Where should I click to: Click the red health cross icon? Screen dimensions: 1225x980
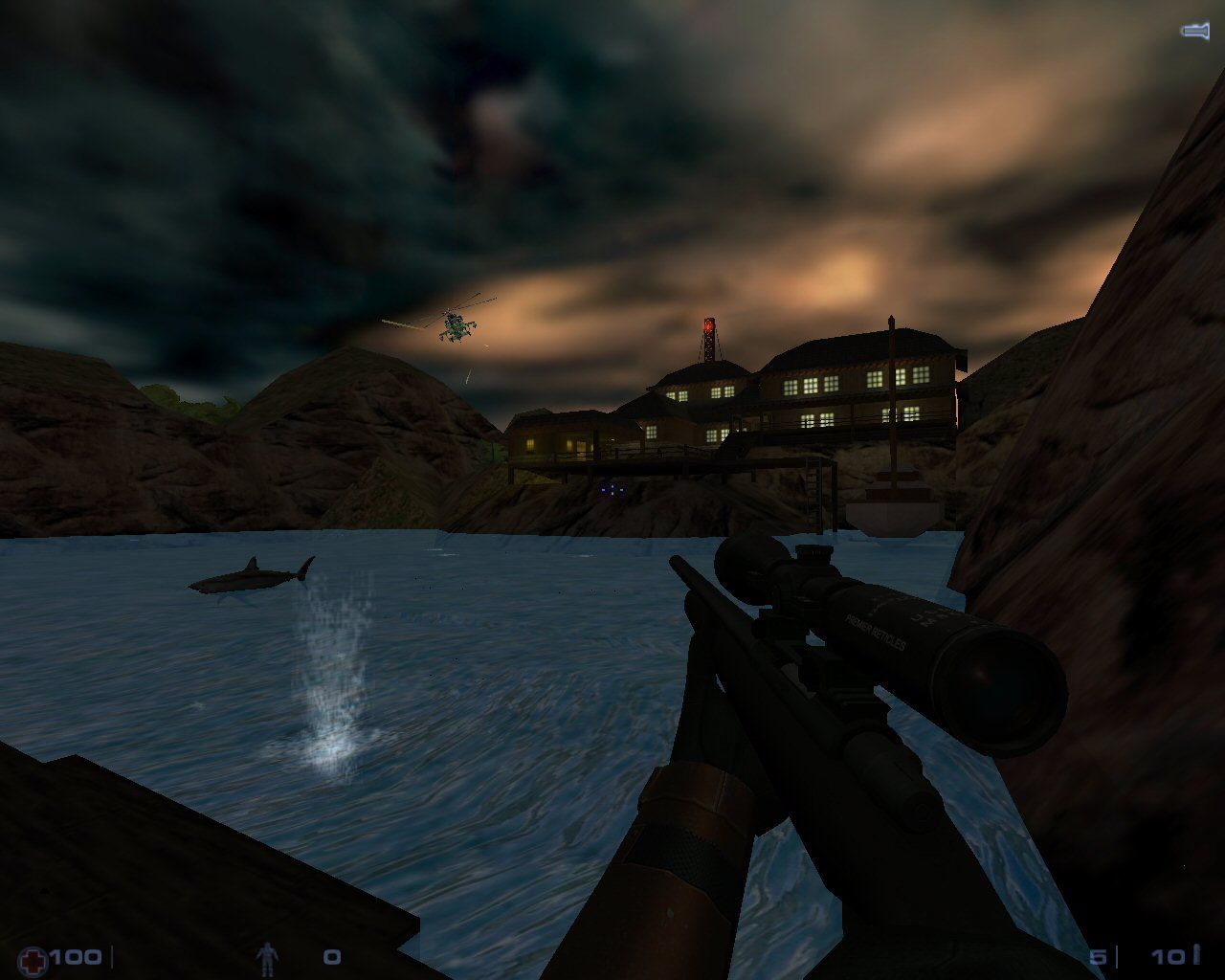tap(33, 957)
